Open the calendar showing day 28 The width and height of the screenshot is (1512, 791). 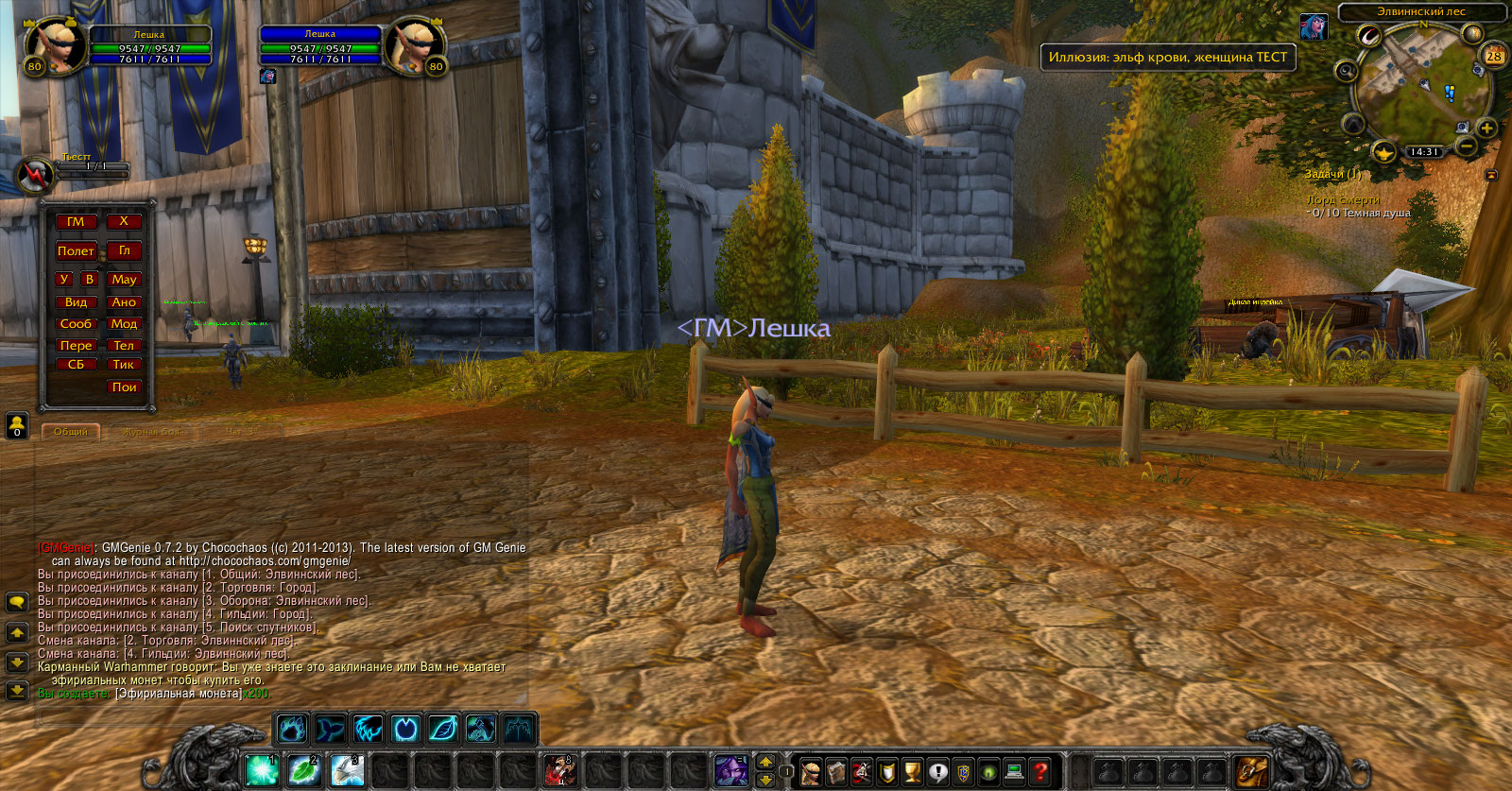1494,56
